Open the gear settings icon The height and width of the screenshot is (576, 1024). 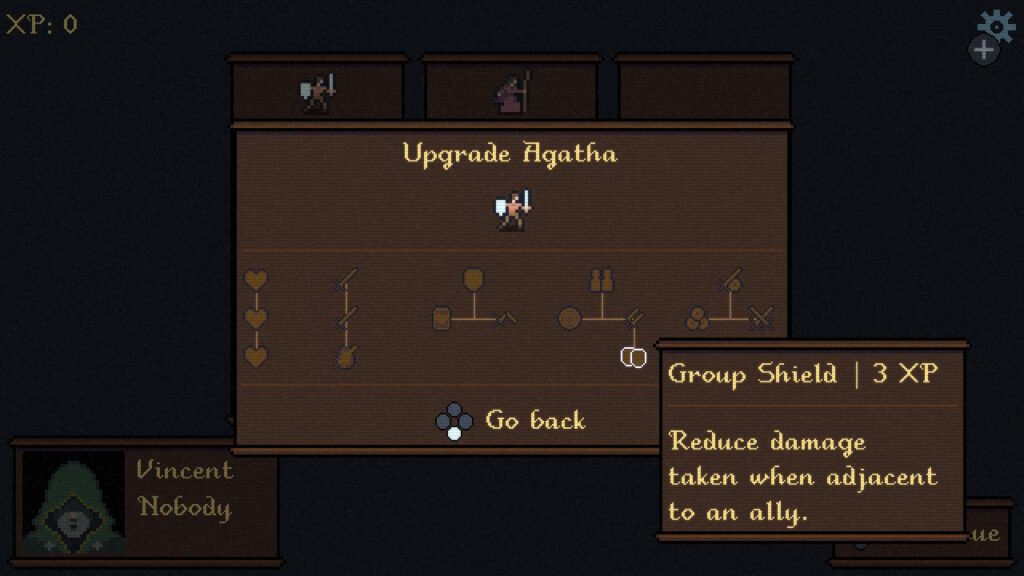click(x=995, y=26)
